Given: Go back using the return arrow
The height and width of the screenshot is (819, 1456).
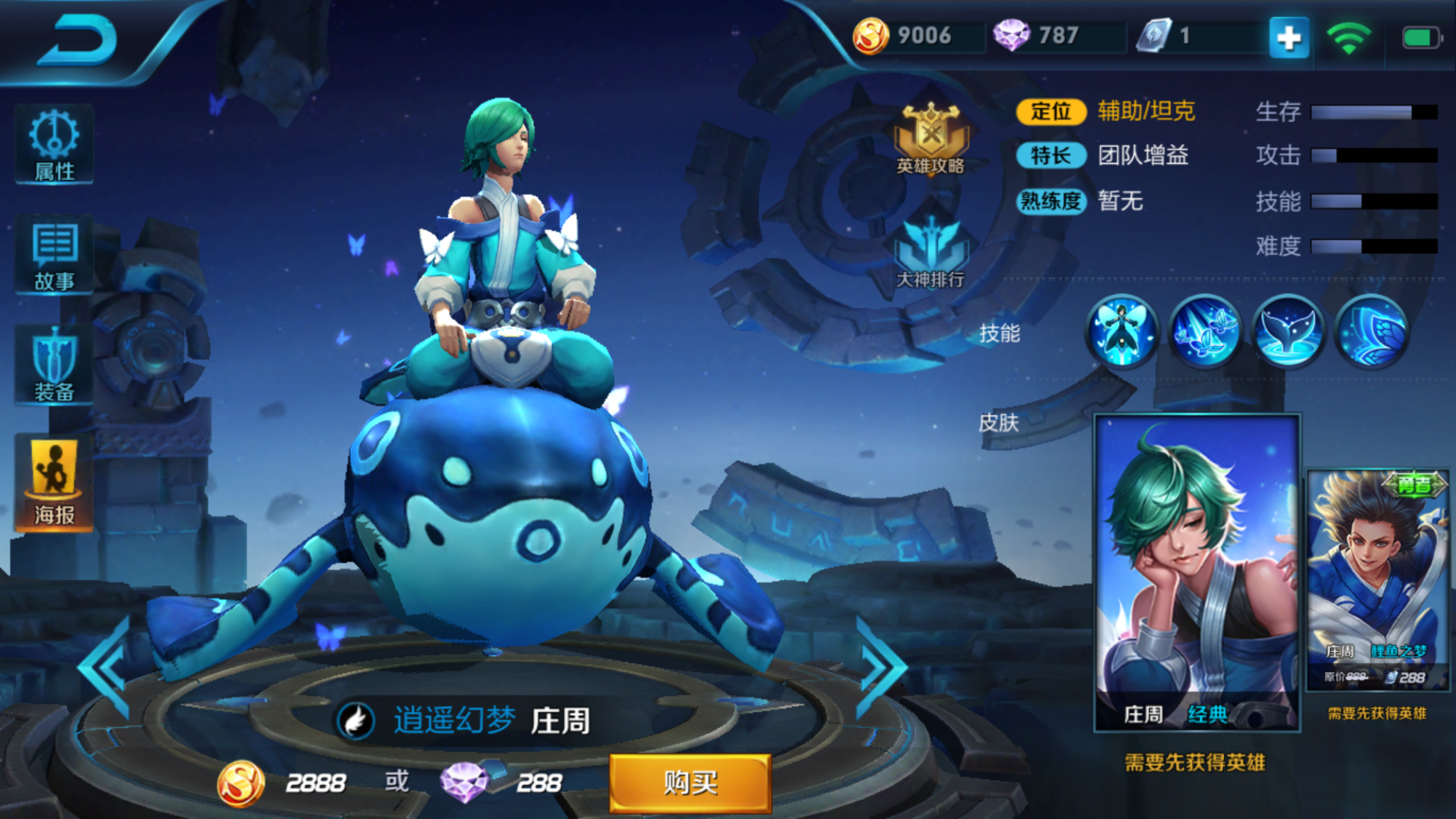Looking at the screenshot, I should coord(78,40).
